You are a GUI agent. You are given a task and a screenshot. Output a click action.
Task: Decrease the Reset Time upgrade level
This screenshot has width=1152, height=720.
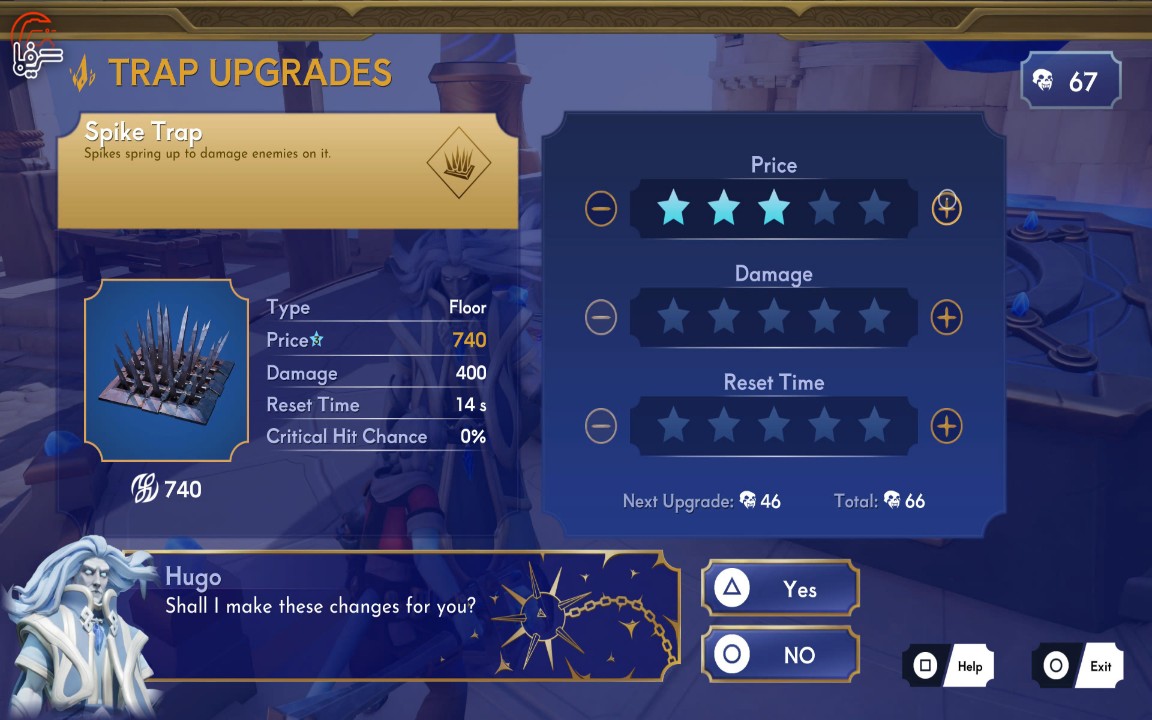coord(601,426)
